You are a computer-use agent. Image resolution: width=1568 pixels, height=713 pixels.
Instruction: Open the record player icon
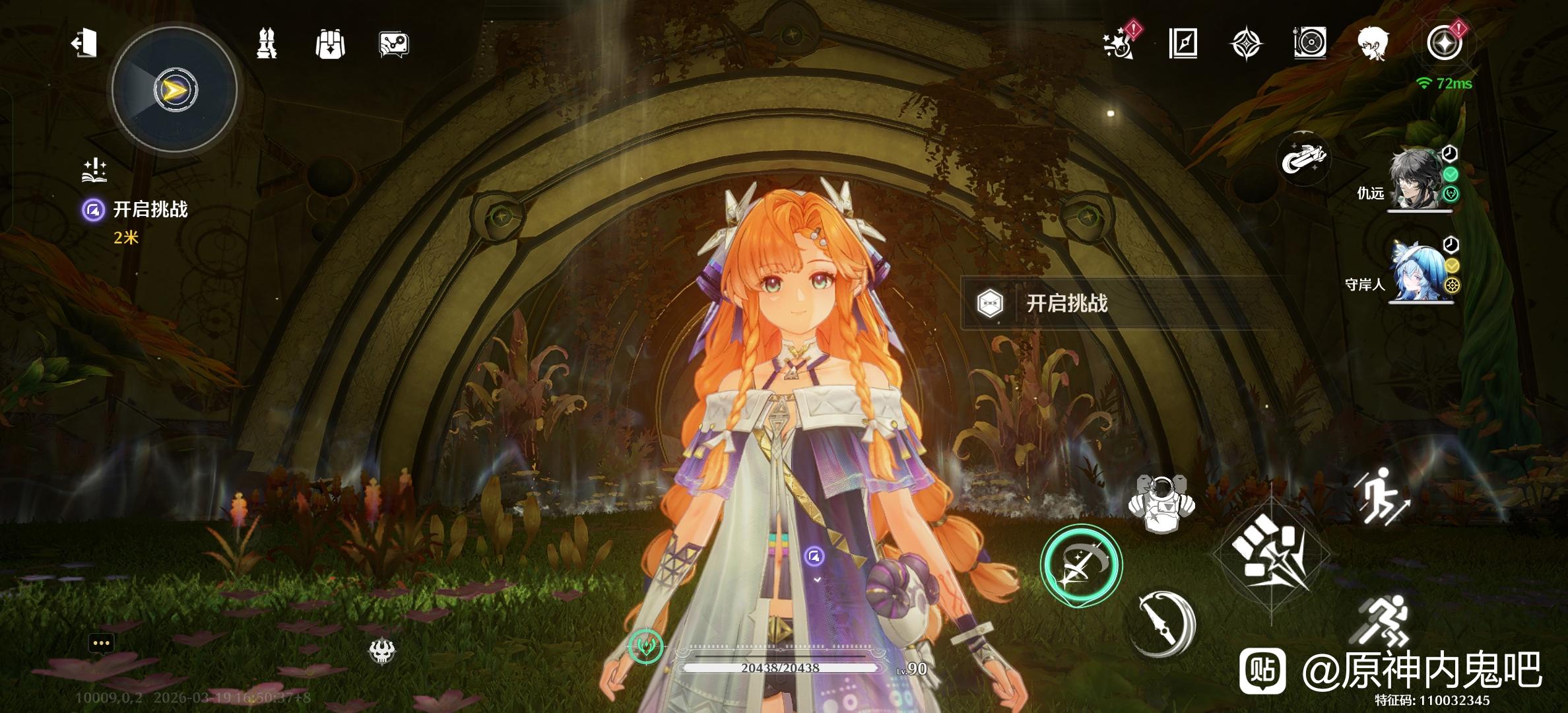click(1309, 44)
